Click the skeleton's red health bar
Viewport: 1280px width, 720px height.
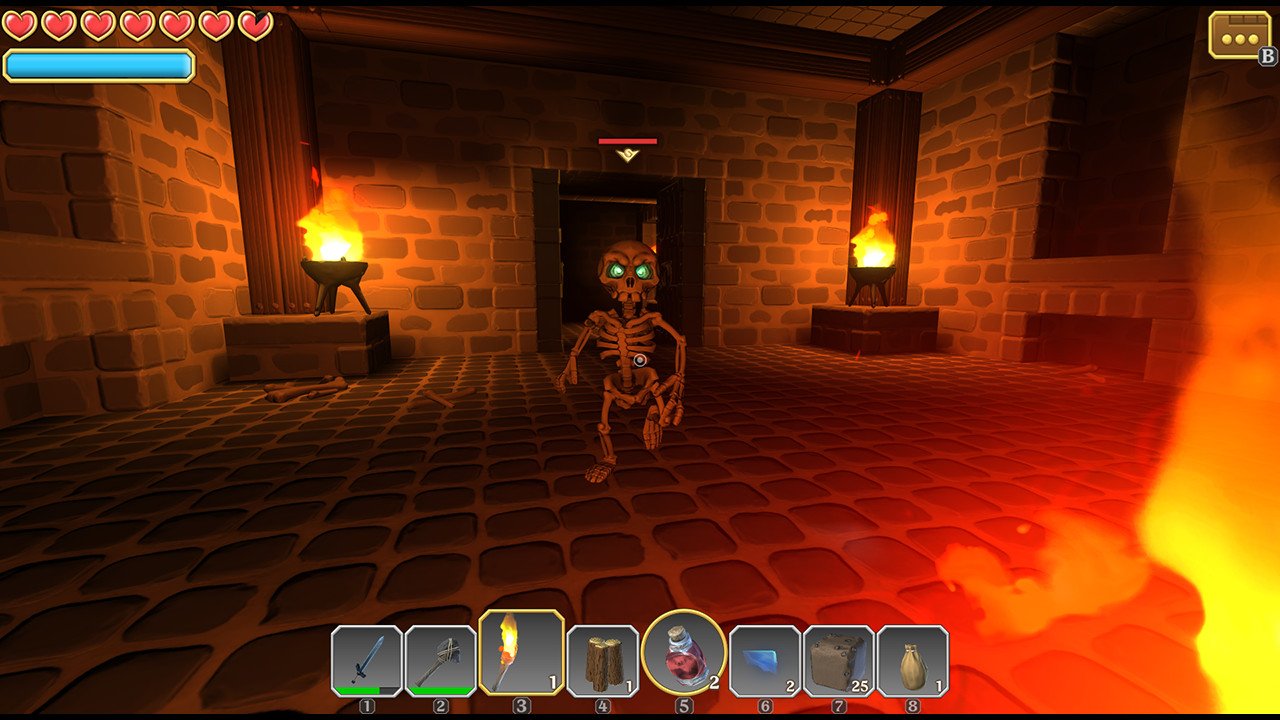630,142
